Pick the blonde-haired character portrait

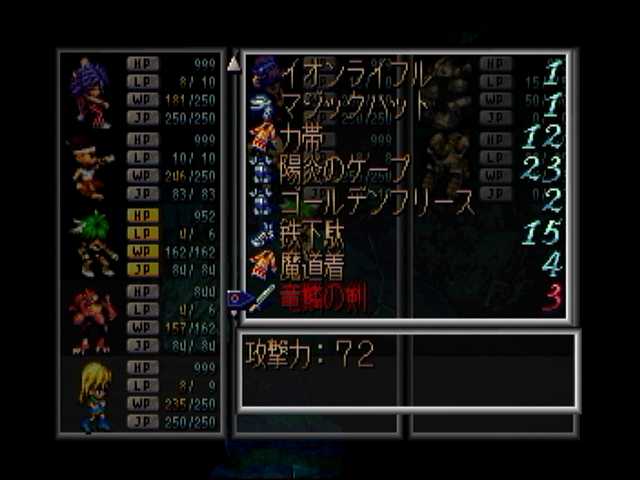[93, 394]
